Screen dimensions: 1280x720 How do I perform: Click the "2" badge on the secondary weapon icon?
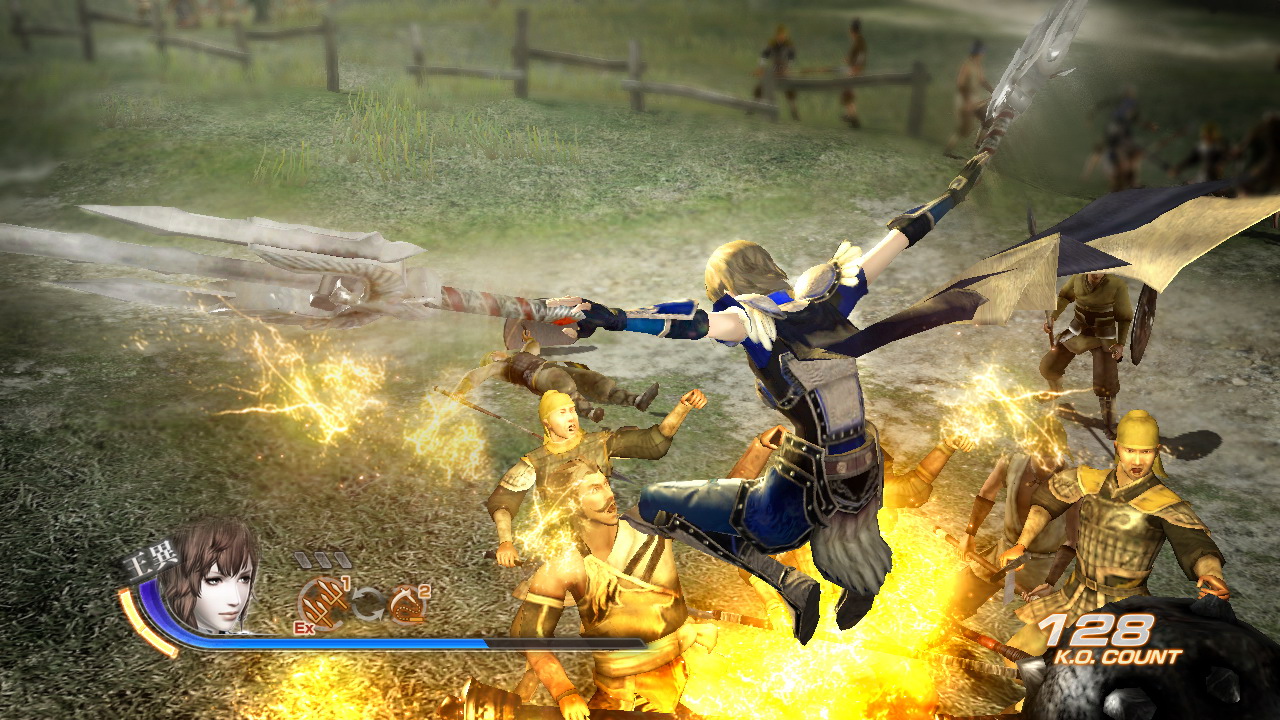(425, 590)
